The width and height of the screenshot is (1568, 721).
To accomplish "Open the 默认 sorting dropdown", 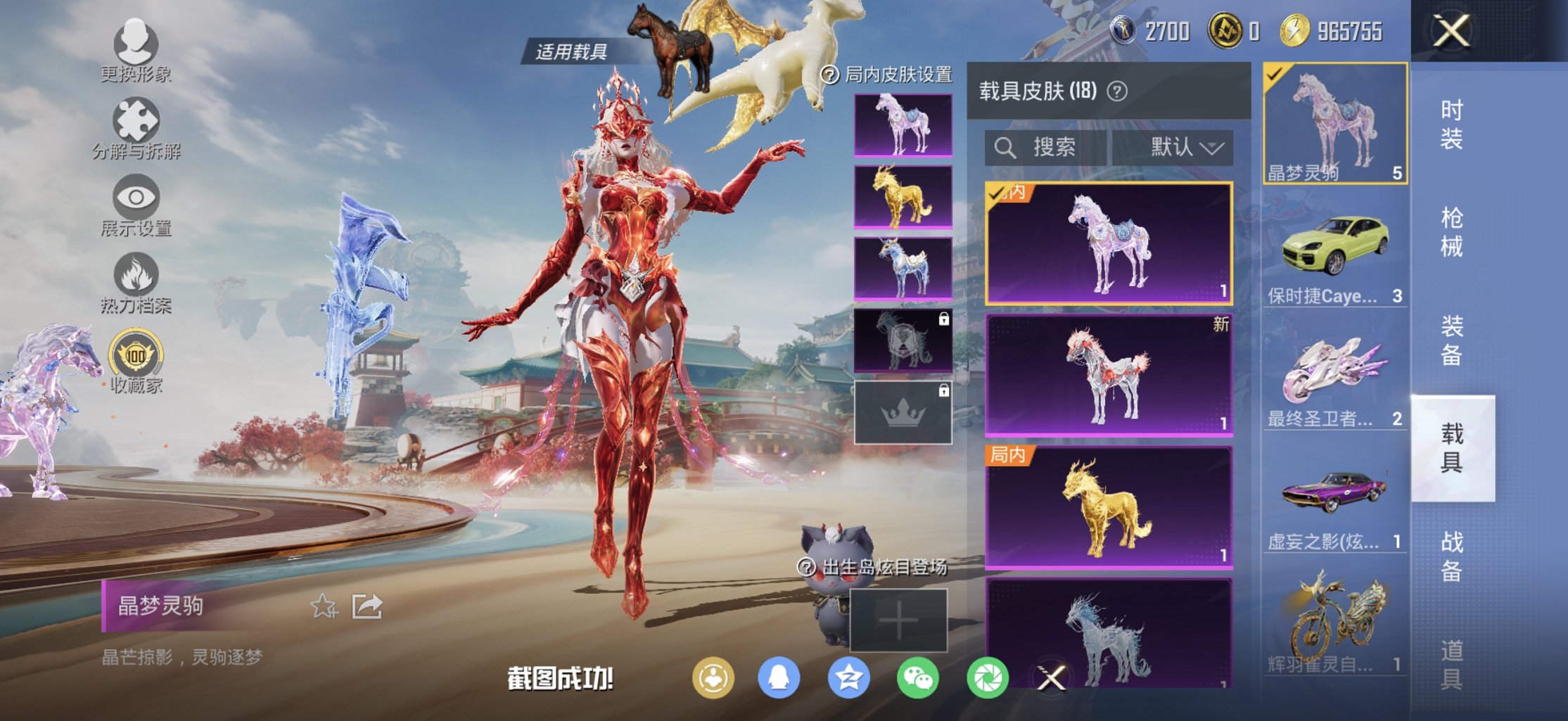I will pyautogui.click(x=1177, y=147).
